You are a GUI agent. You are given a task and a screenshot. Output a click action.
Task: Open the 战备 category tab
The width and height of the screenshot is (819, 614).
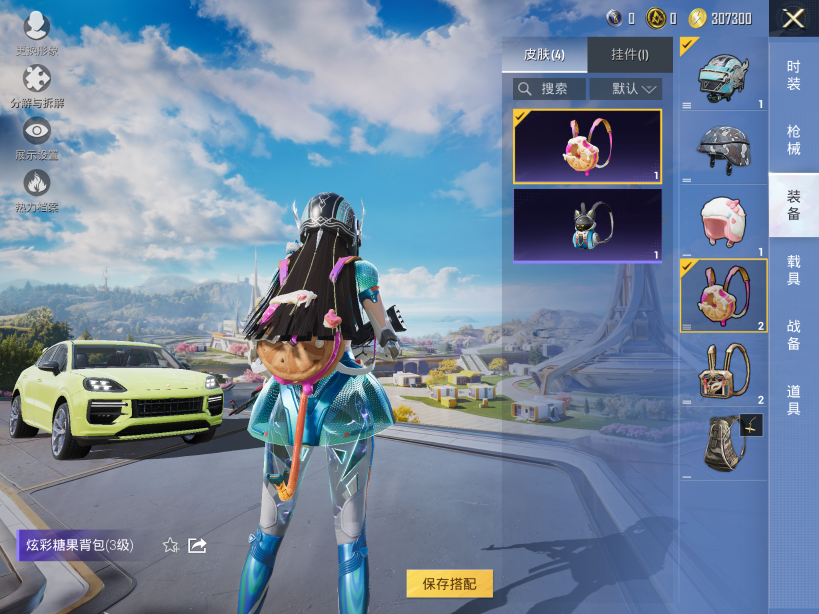click(x=793, y=335)
